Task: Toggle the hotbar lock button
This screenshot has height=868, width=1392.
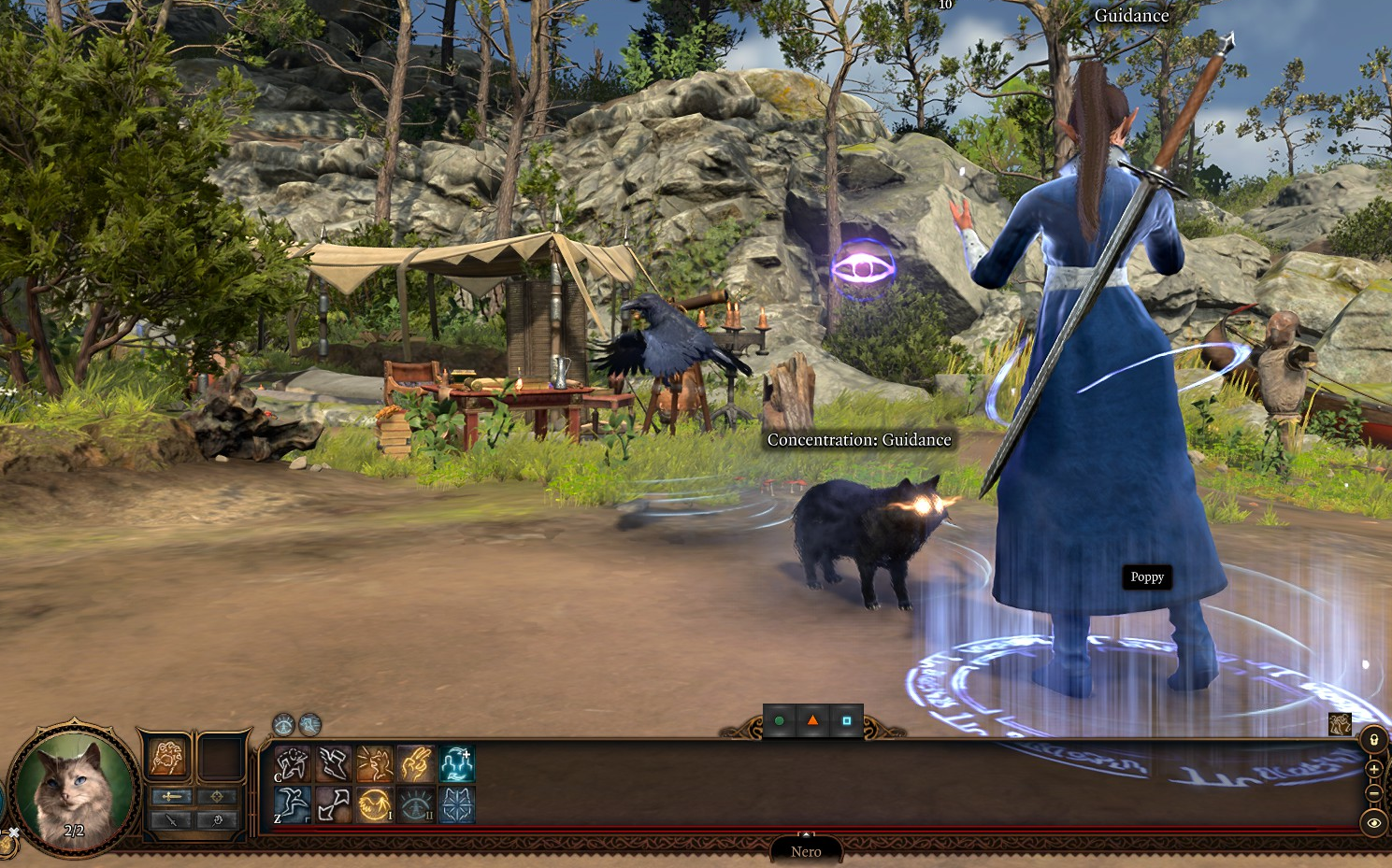Action: 1373,740
